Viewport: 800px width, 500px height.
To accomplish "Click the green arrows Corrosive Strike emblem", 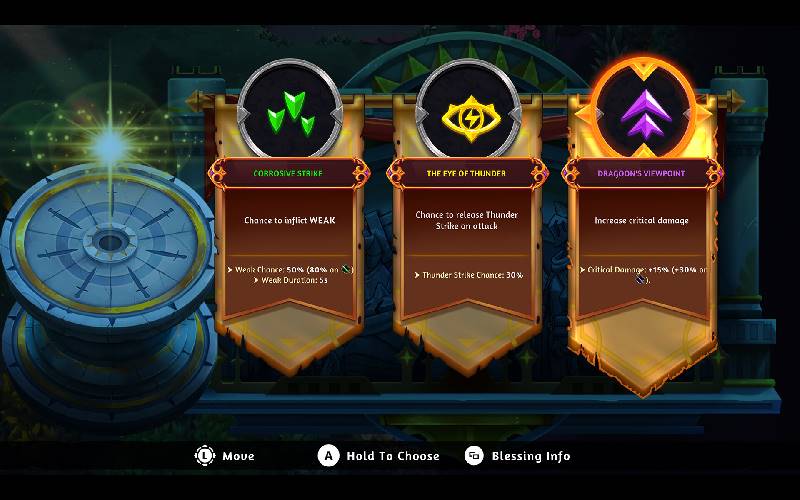I will tap(288, 112).
